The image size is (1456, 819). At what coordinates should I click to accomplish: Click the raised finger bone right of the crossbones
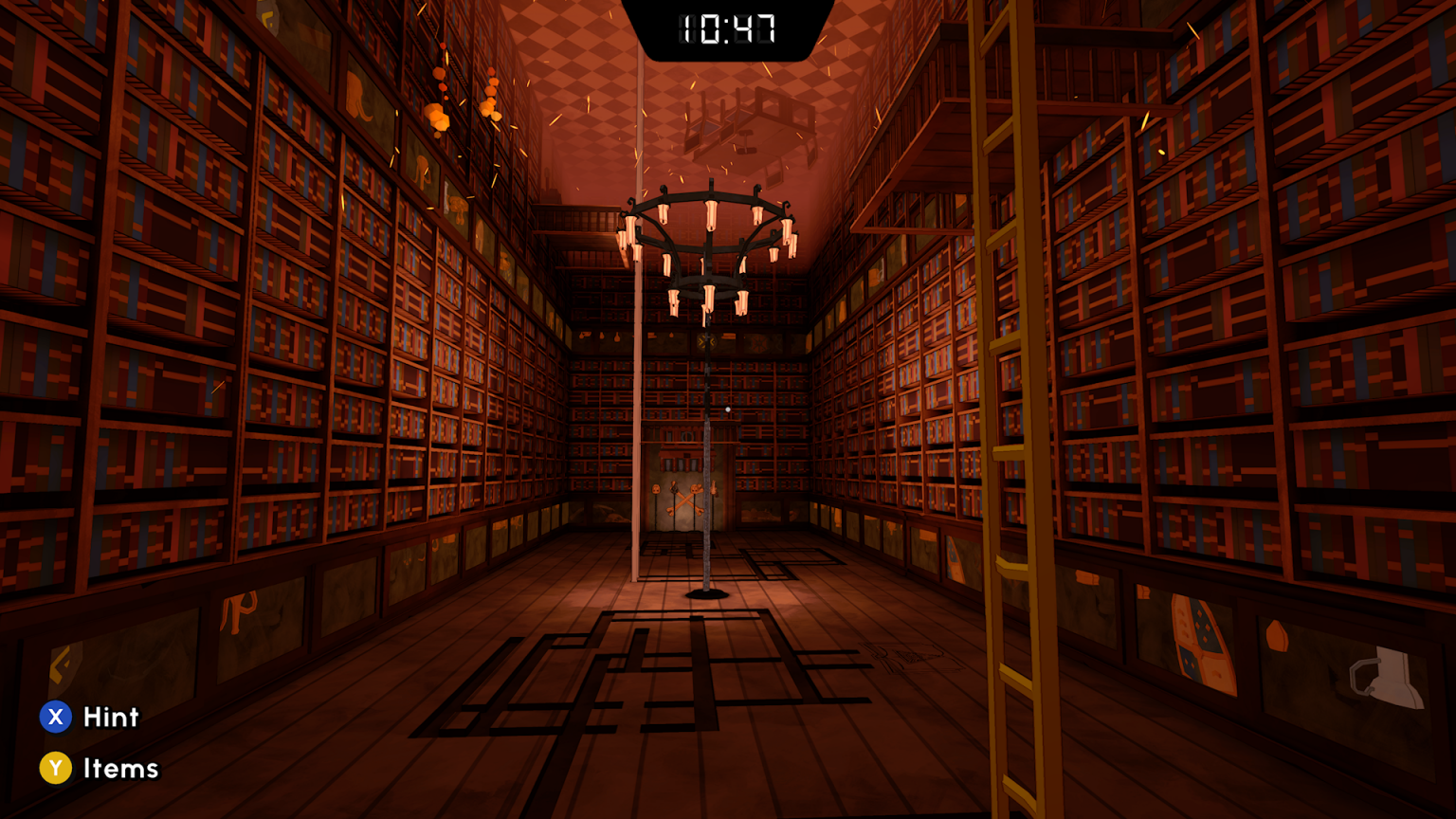pyautogui.click(x=714, y=487)
